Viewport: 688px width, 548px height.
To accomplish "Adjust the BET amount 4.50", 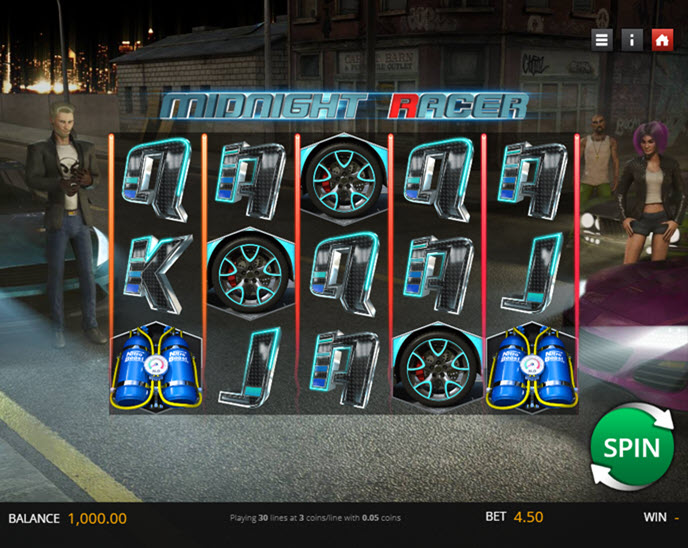I will (x=528, y=518).
